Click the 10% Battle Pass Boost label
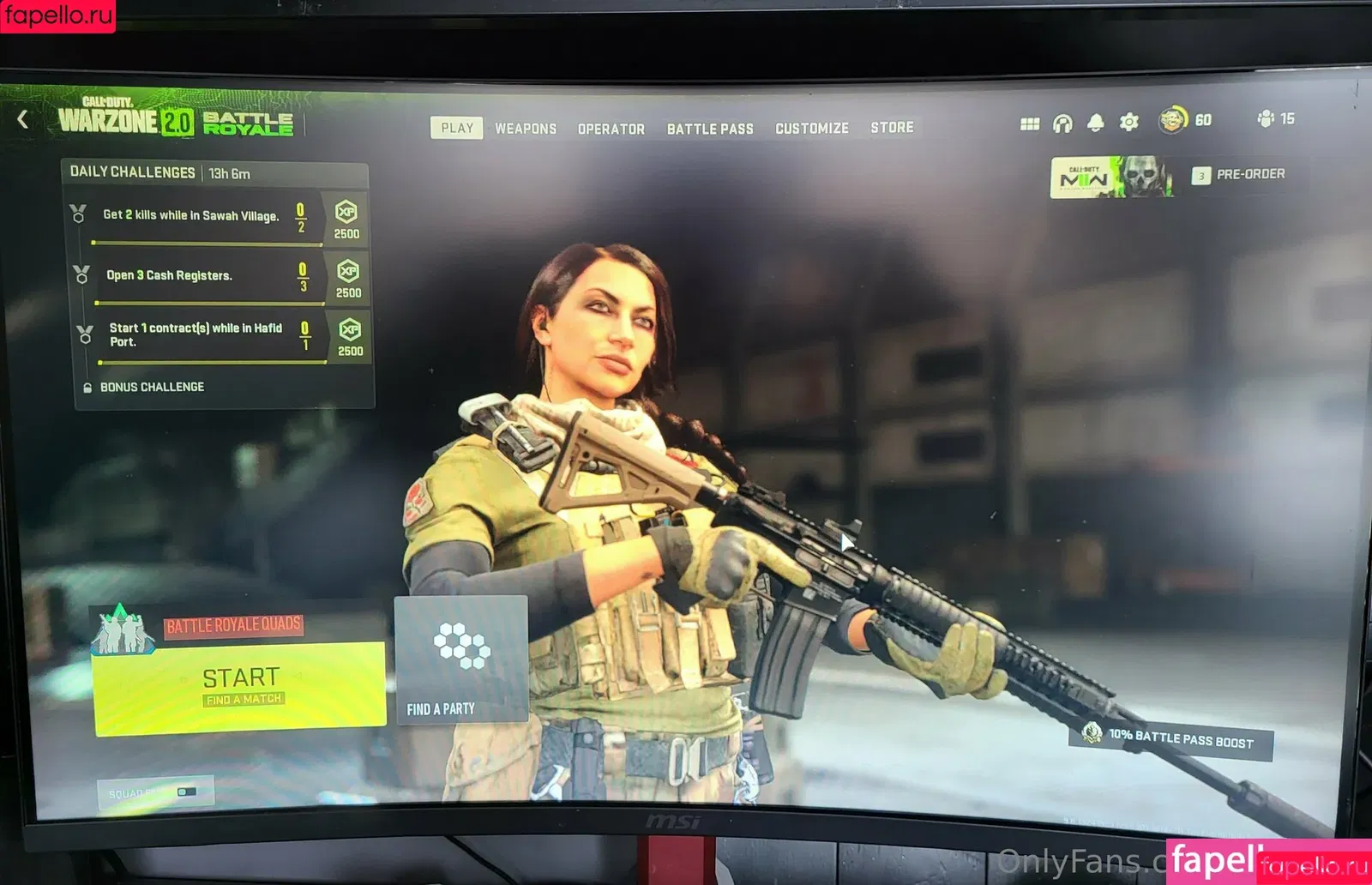1372x885 pixels. pyautogui.click(x=1180, y=739)
